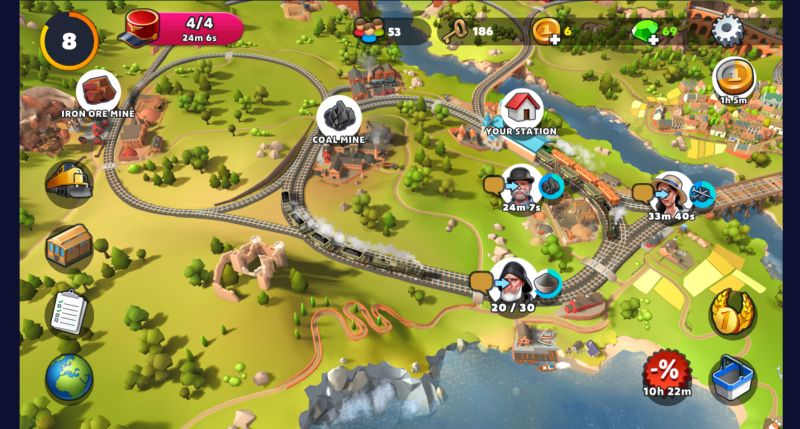Open the locomotive trains menu
This screenshot has height=429, width=800.
click(68, 183)
